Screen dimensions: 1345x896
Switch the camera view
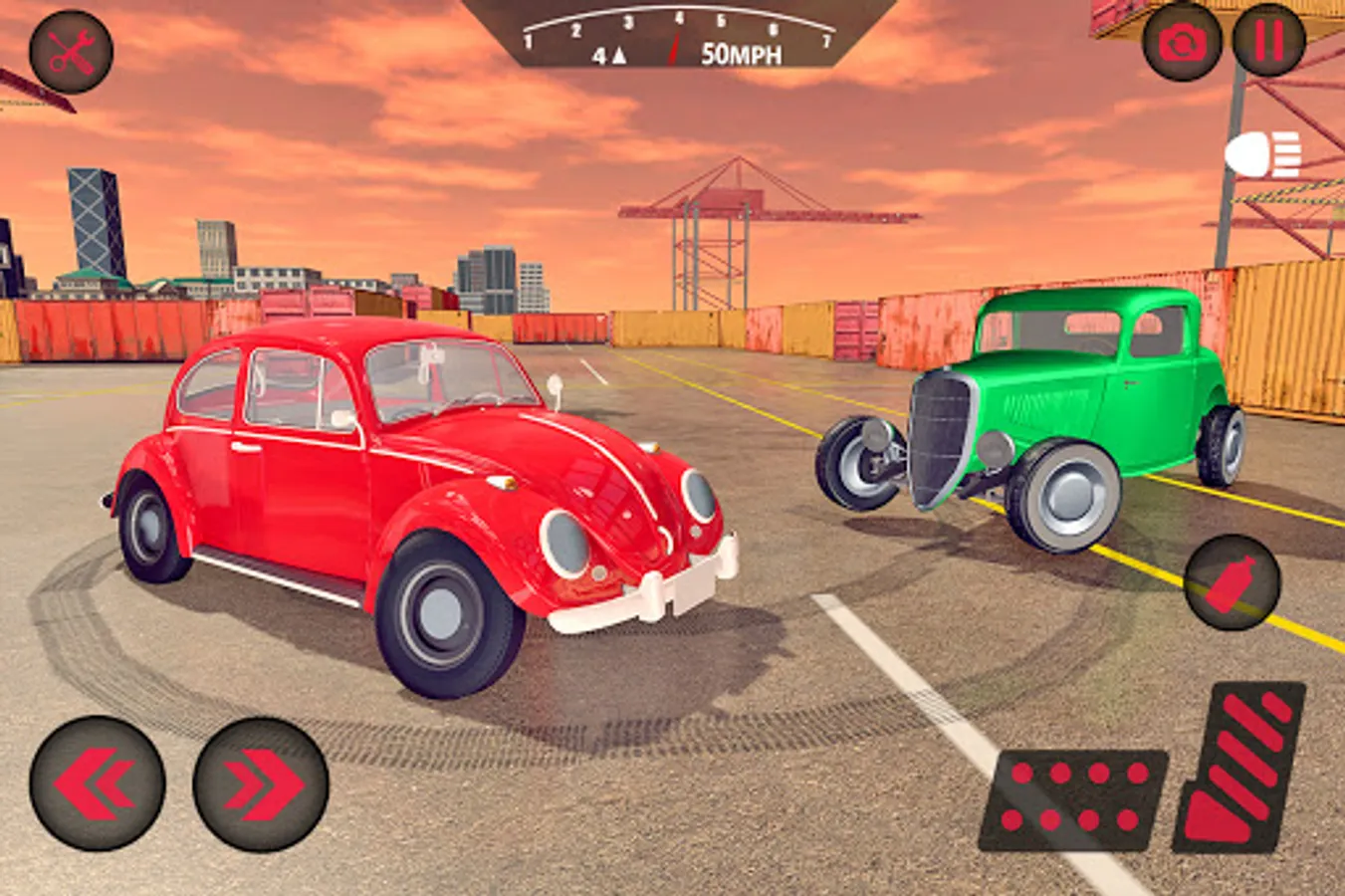(x=1182, y=42)
